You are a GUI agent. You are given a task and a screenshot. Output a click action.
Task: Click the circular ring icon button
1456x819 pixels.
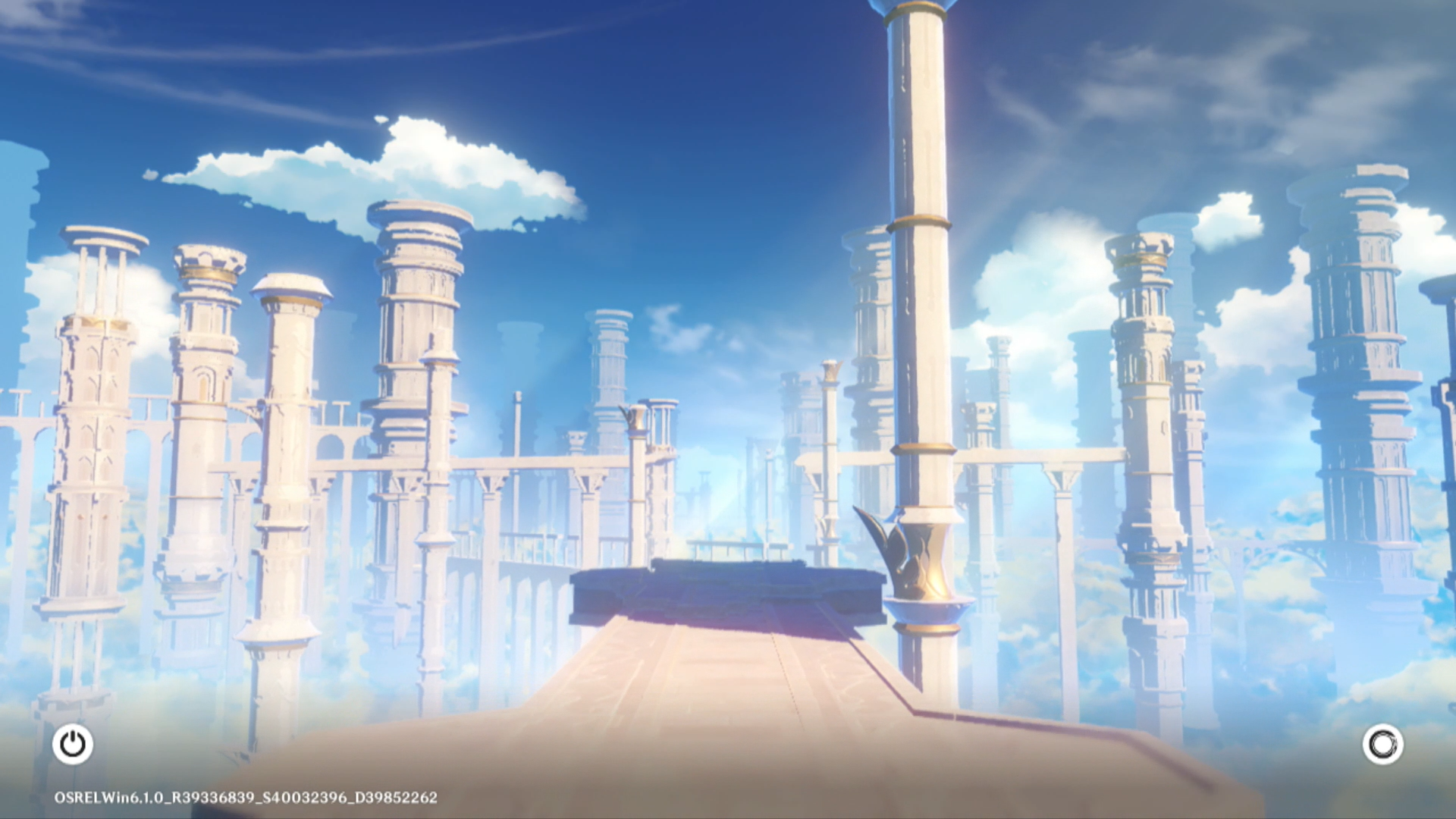pos(1382,744)
